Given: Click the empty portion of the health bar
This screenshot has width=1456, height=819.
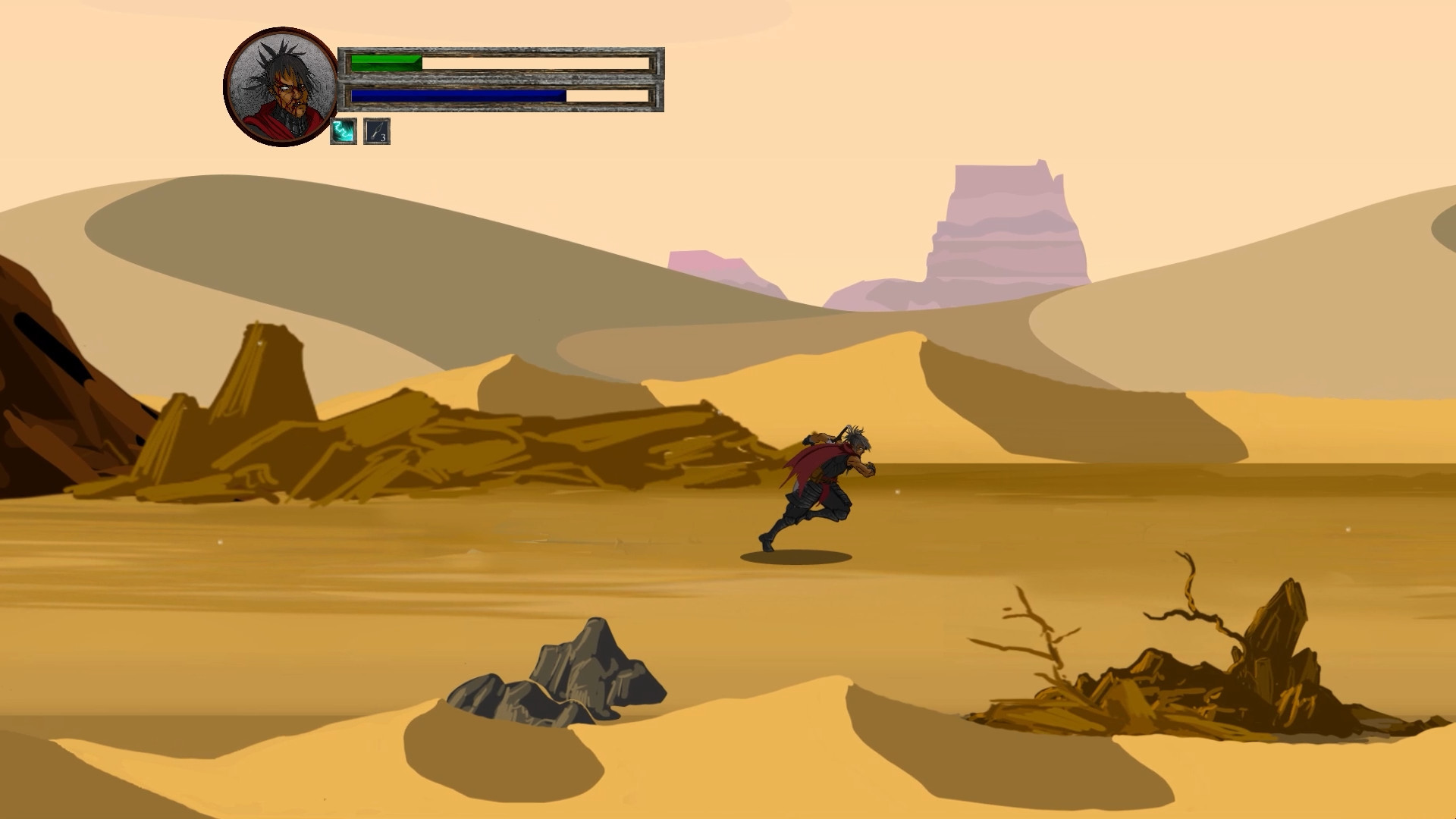Looking at the screenshot, I should click(531, 63).
